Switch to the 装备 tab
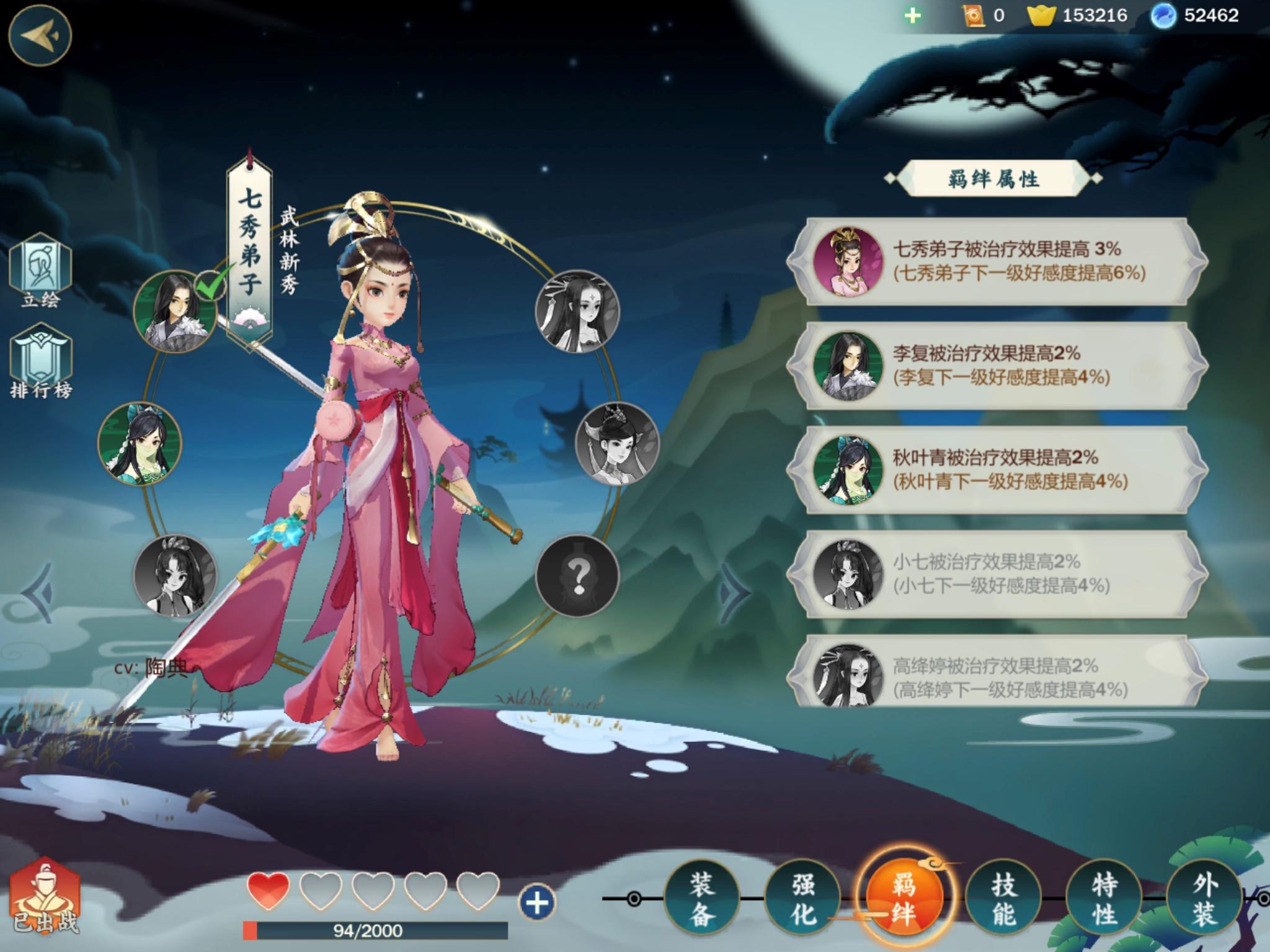Viewport: 1270px width, 952px height. coord(701,898)
